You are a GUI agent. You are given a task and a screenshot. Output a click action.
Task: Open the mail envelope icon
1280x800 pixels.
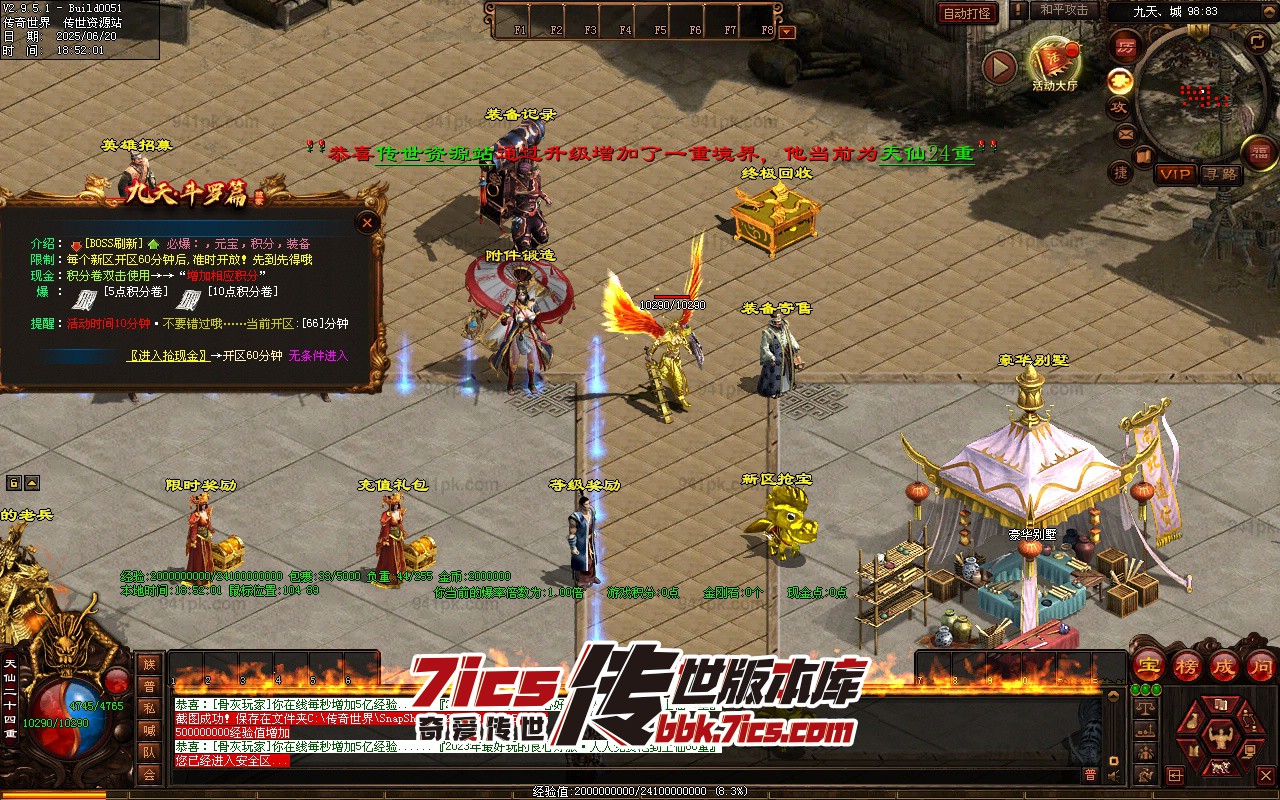[1125, 134]
